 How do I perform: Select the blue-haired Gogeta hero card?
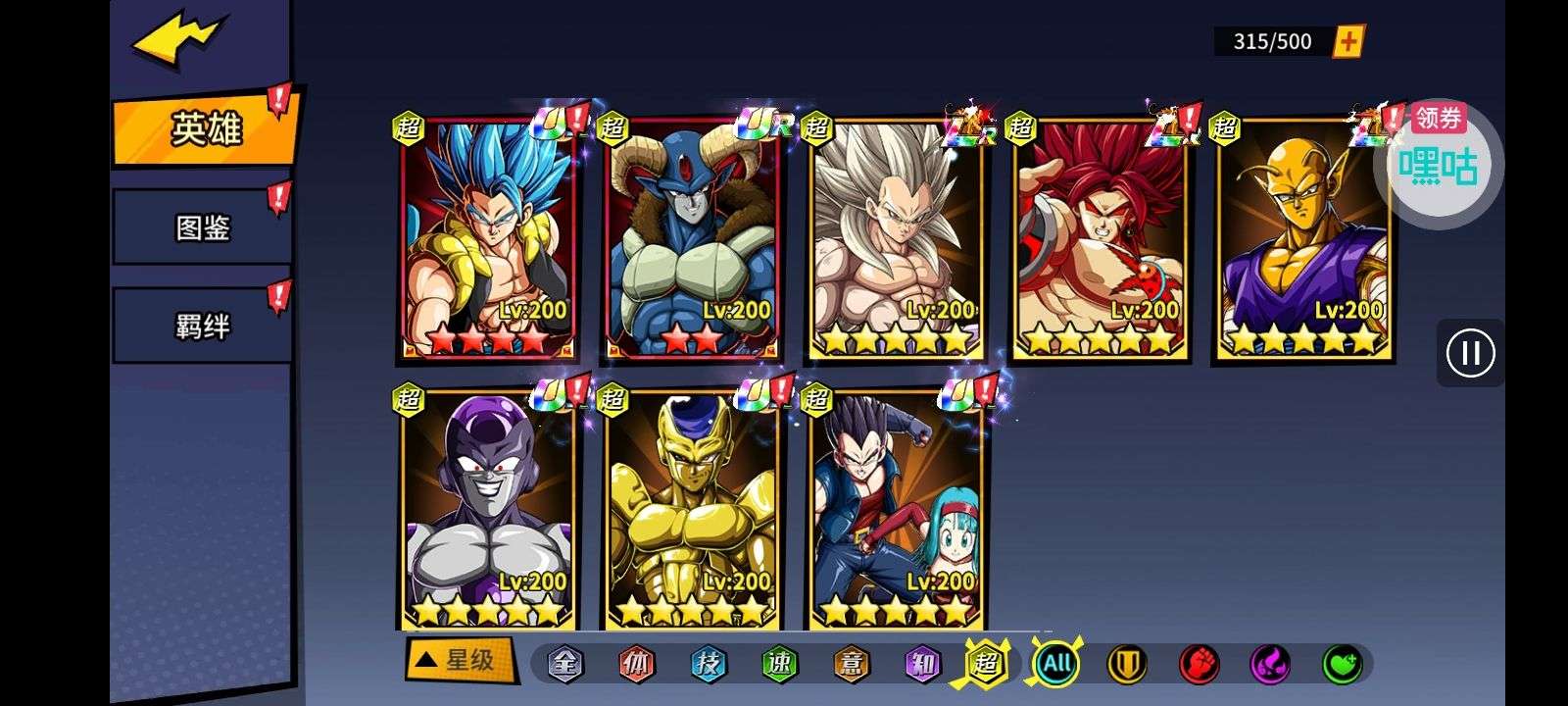(488, 238)
